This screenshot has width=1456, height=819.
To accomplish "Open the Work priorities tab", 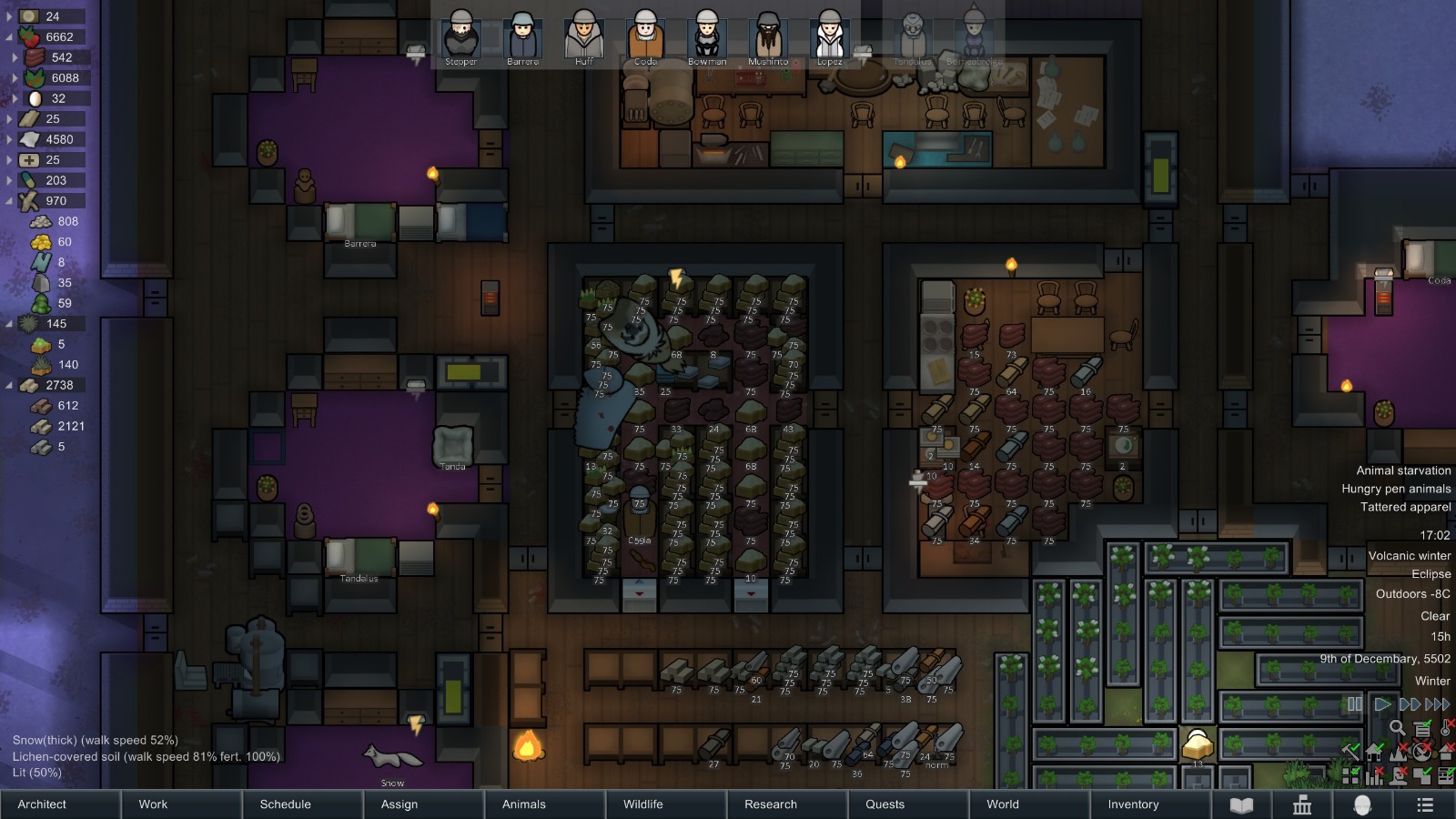I will pos(181,804).
